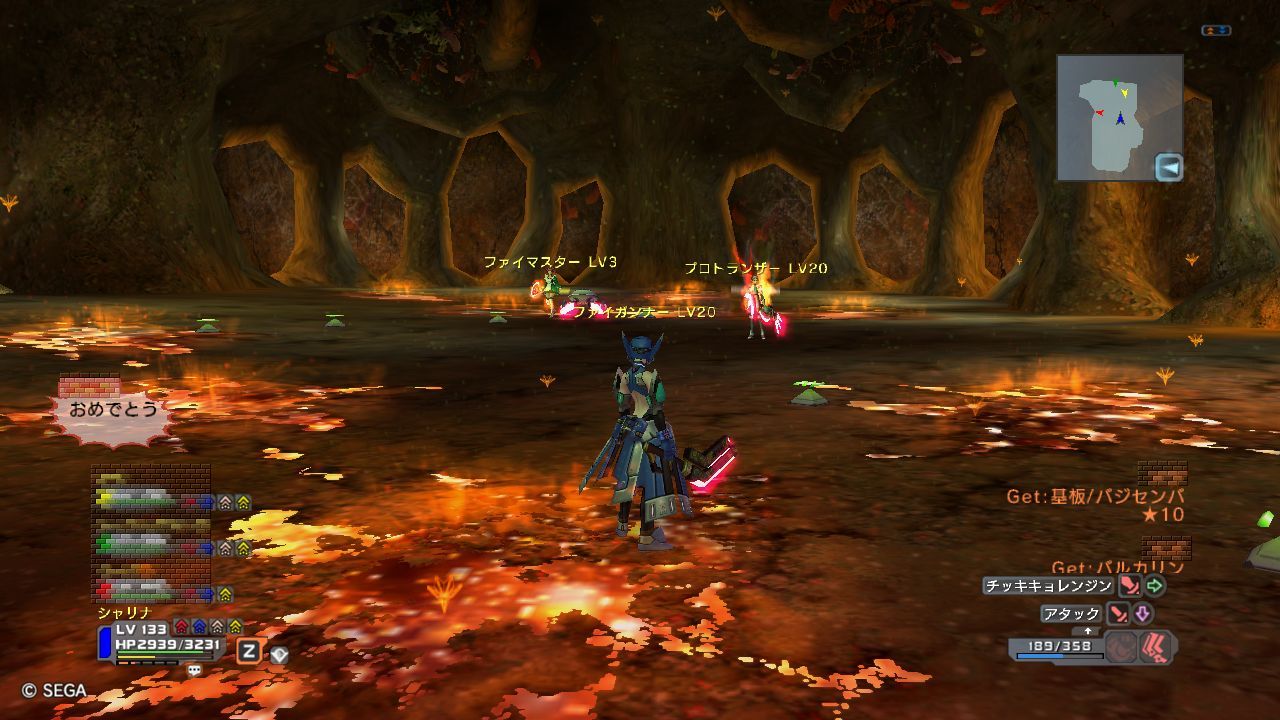1280x720 pixels.
Task: Click the player nameplate シャリナ
Action: coord(124,612)
